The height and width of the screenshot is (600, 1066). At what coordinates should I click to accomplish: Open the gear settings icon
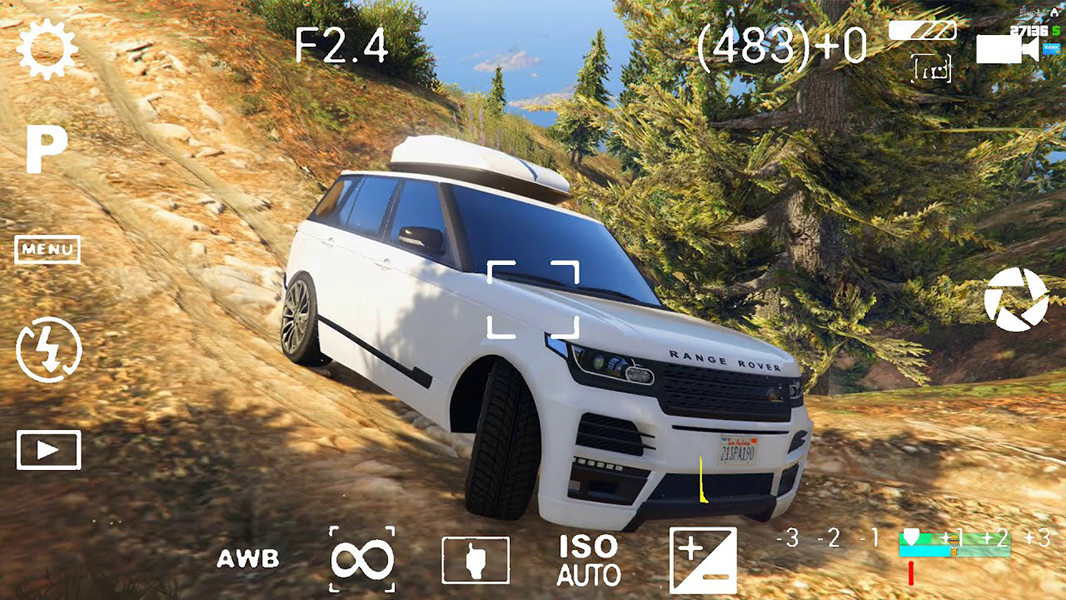coord(46,50)
